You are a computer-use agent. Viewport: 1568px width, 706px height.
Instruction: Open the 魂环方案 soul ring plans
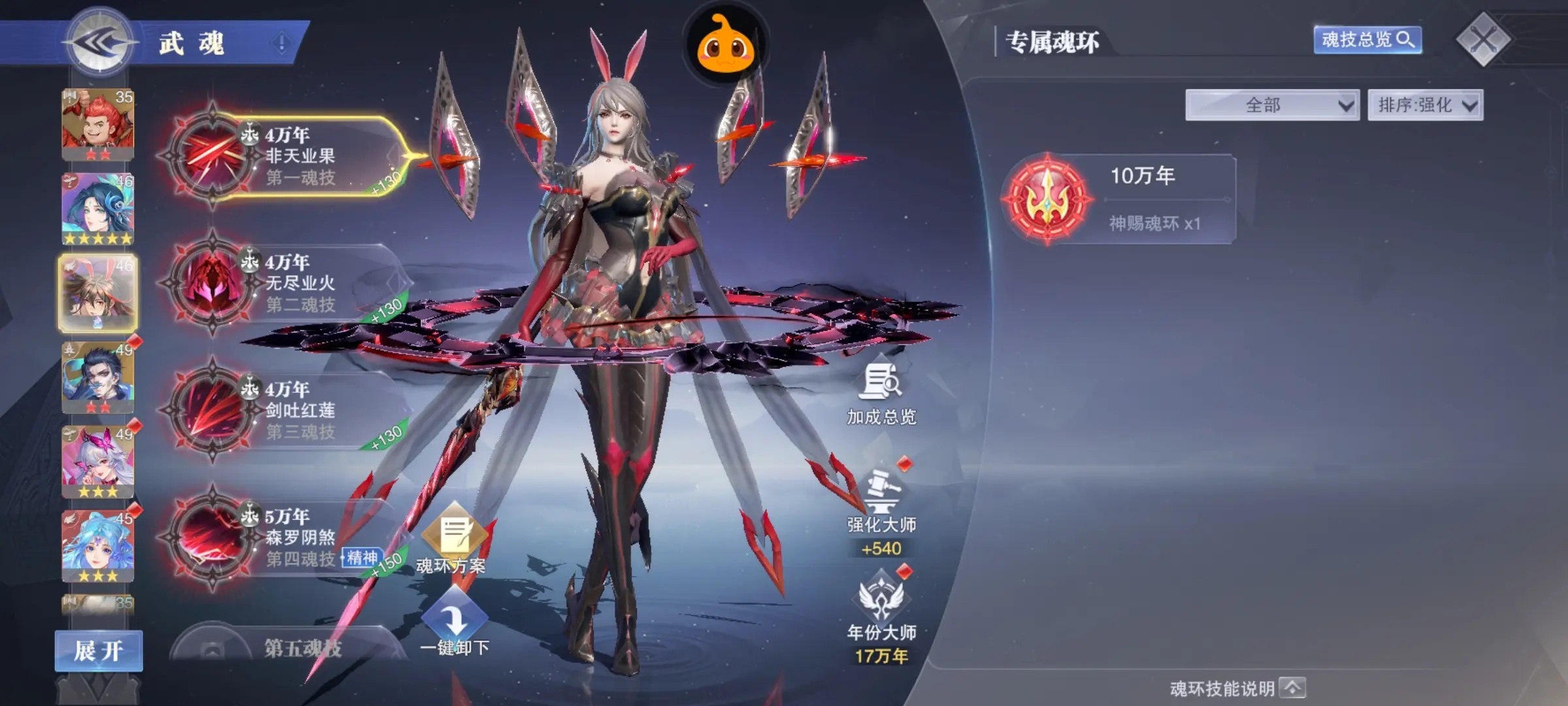coord(453,541)
